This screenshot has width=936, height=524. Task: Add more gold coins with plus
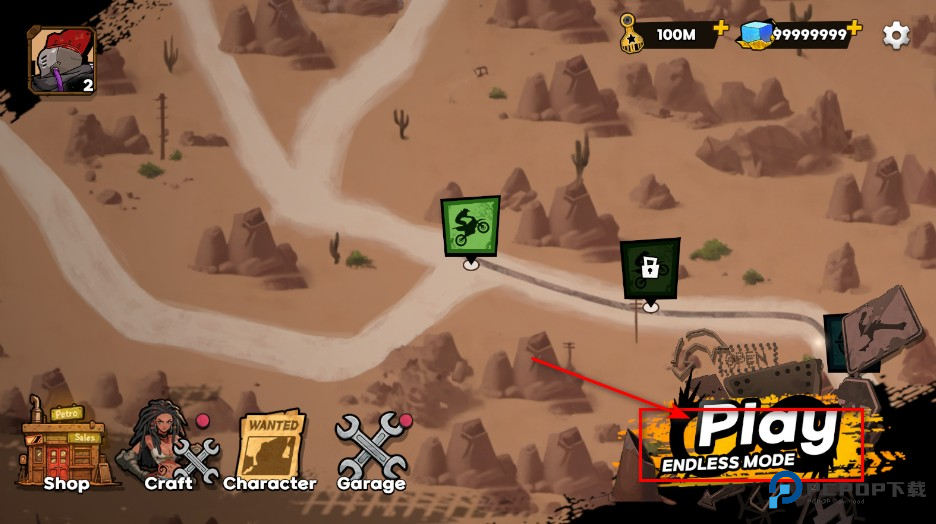(x=720, y=31)
